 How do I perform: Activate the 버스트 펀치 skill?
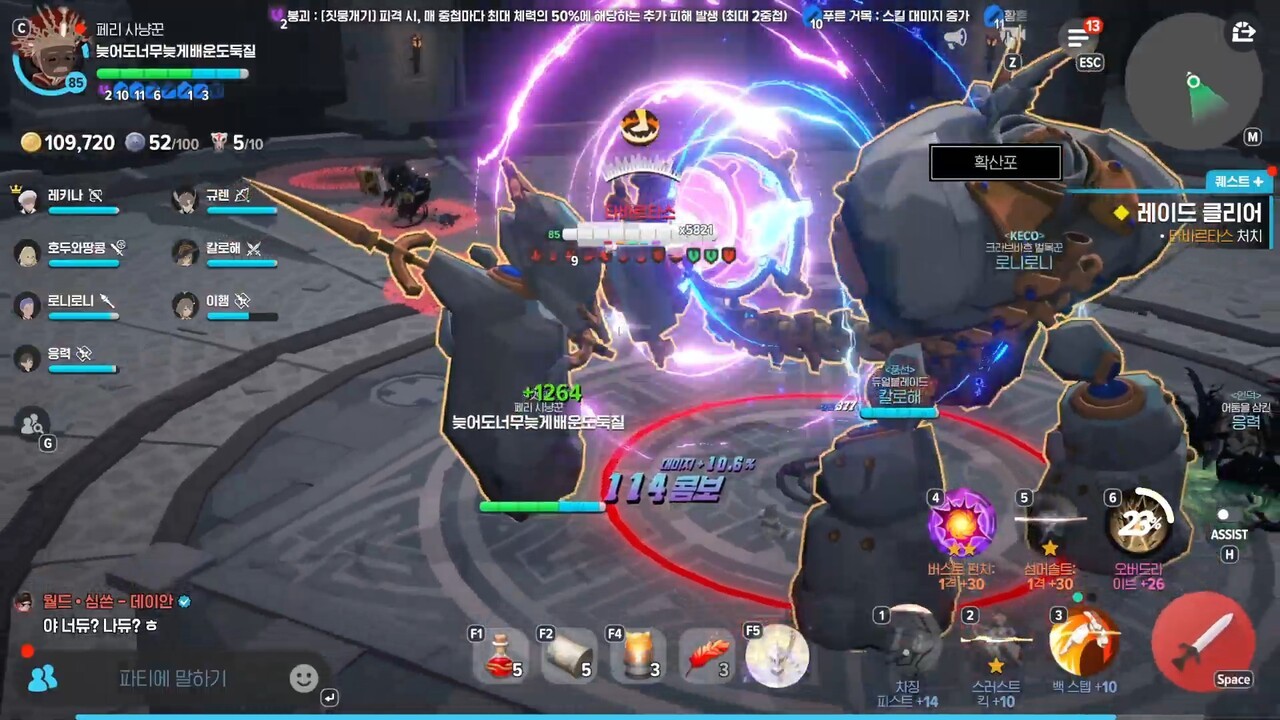coord(961,524)
